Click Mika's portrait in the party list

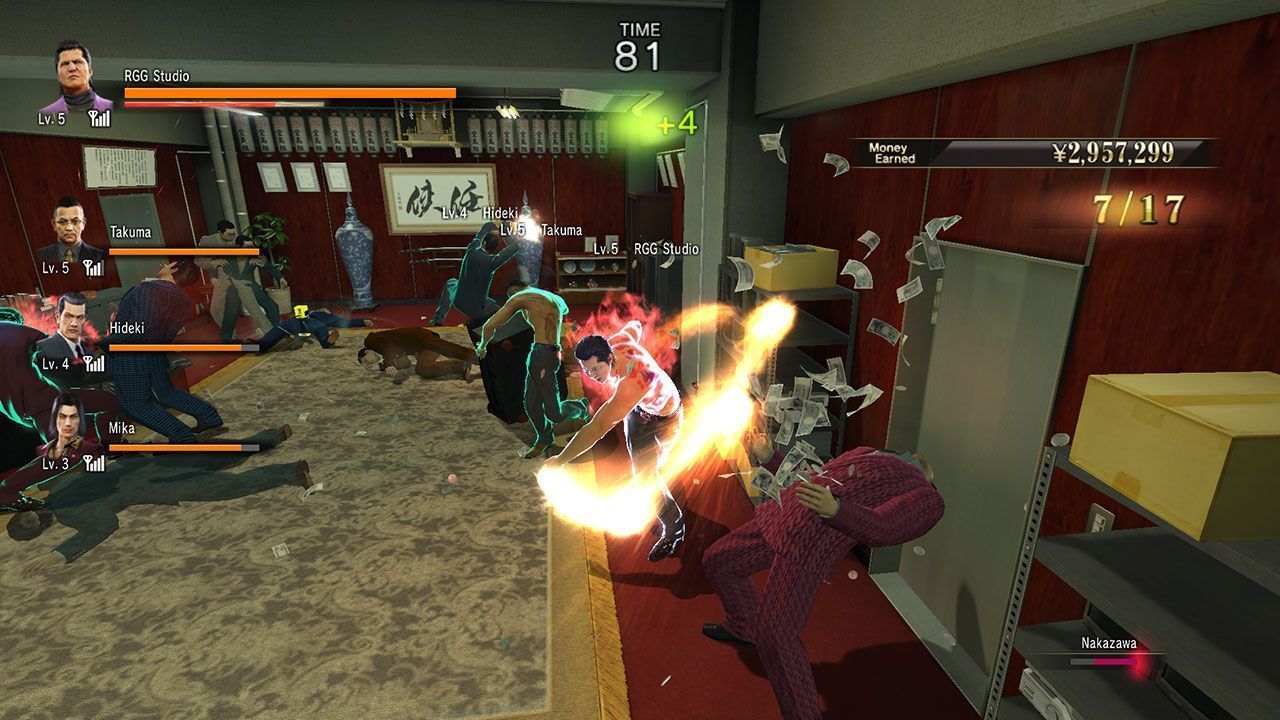click(70, 424)
